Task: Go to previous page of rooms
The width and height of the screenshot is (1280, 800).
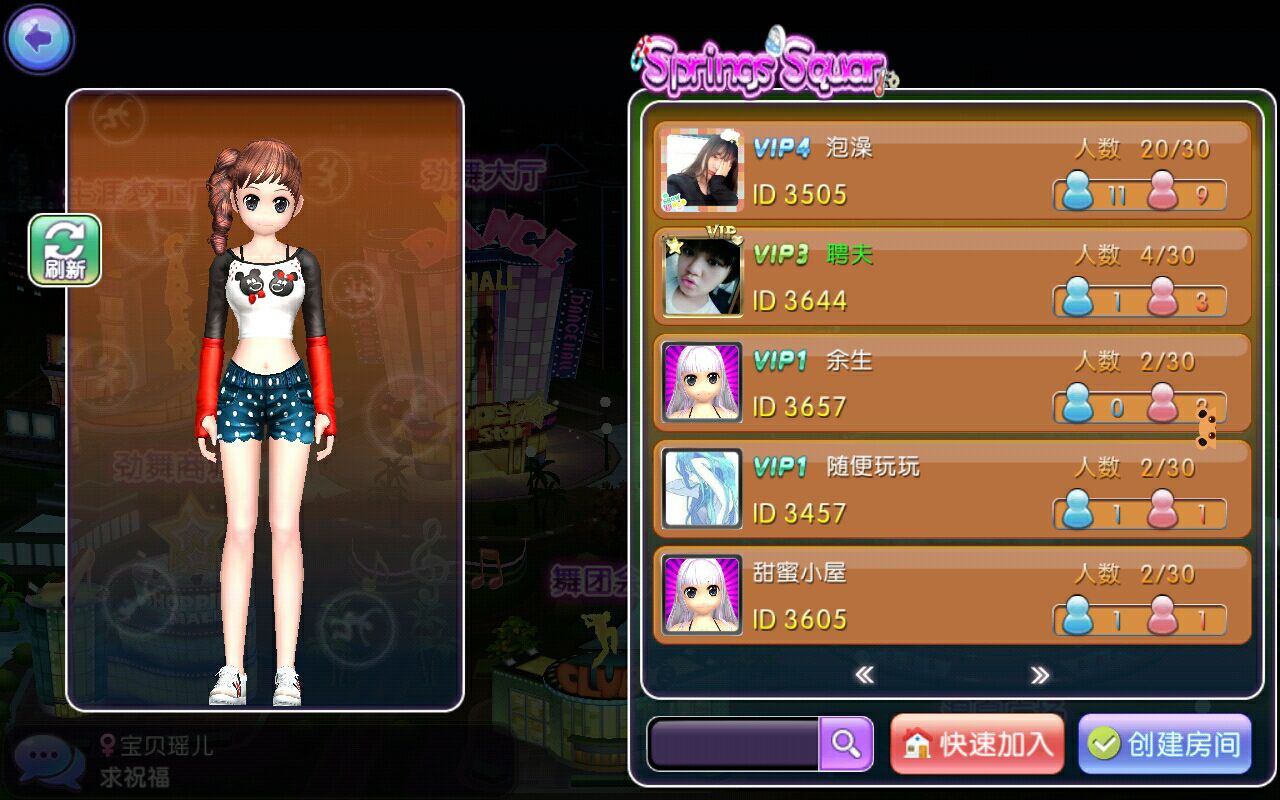Action: (x=865, y=675)
